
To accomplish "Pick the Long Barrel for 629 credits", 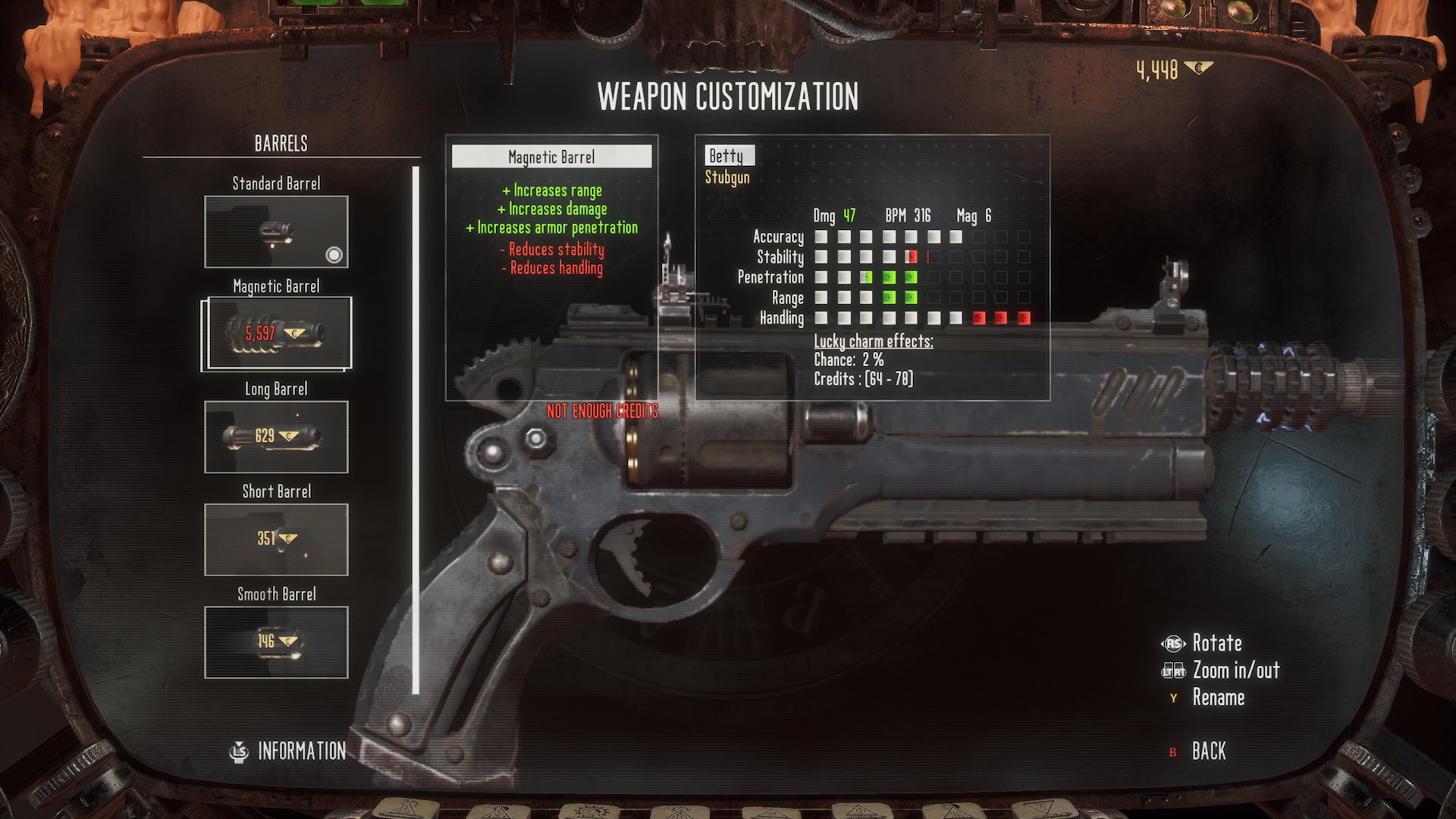I will tap(276, 437).
